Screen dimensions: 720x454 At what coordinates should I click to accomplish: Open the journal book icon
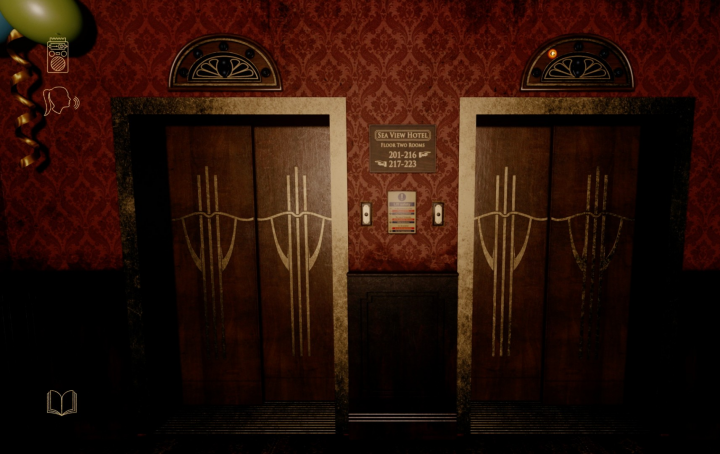(x=62, y=402)
